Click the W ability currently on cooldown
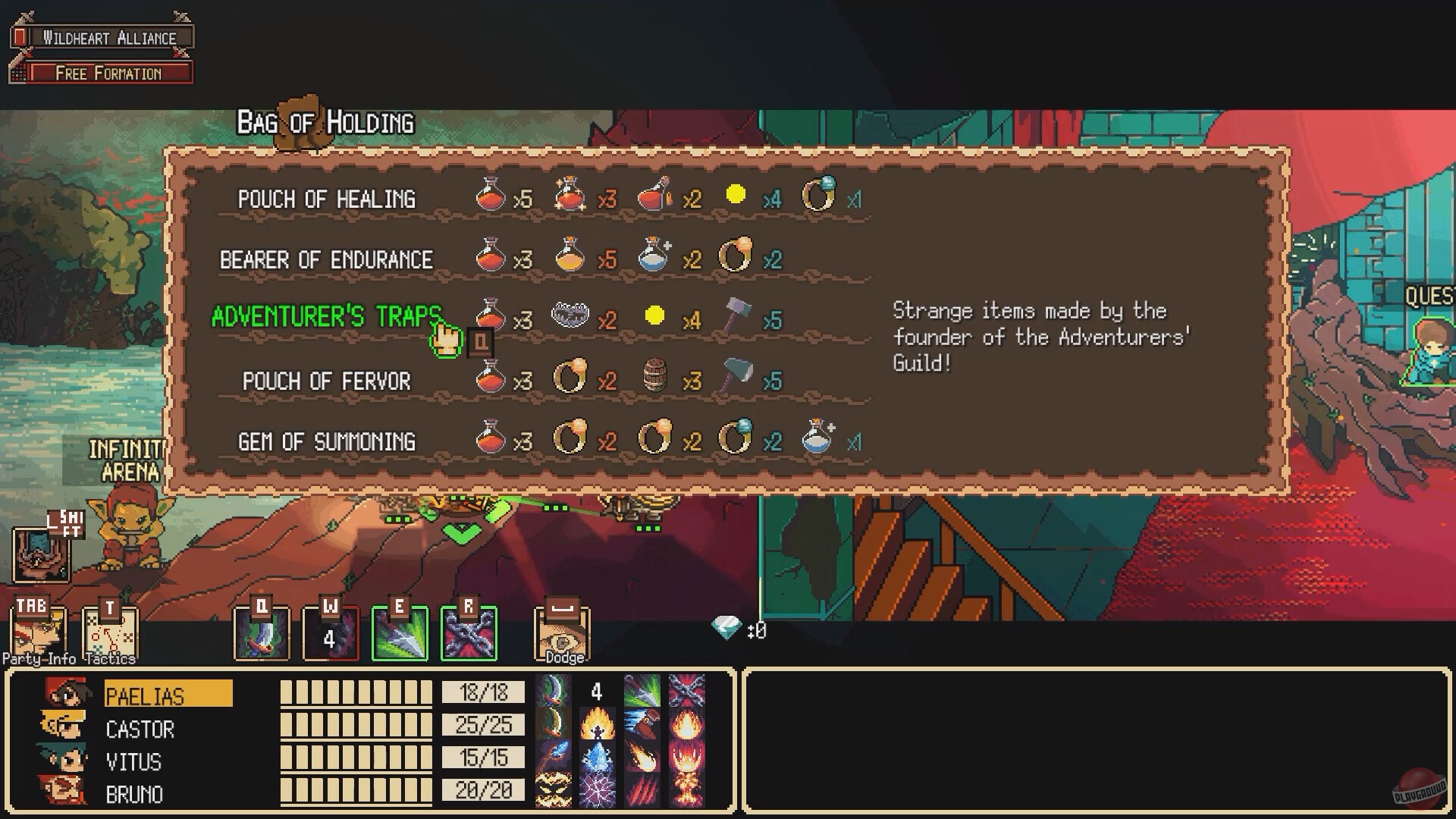The width and height of the screenshot is (1456, 819). tap(331, 632)
